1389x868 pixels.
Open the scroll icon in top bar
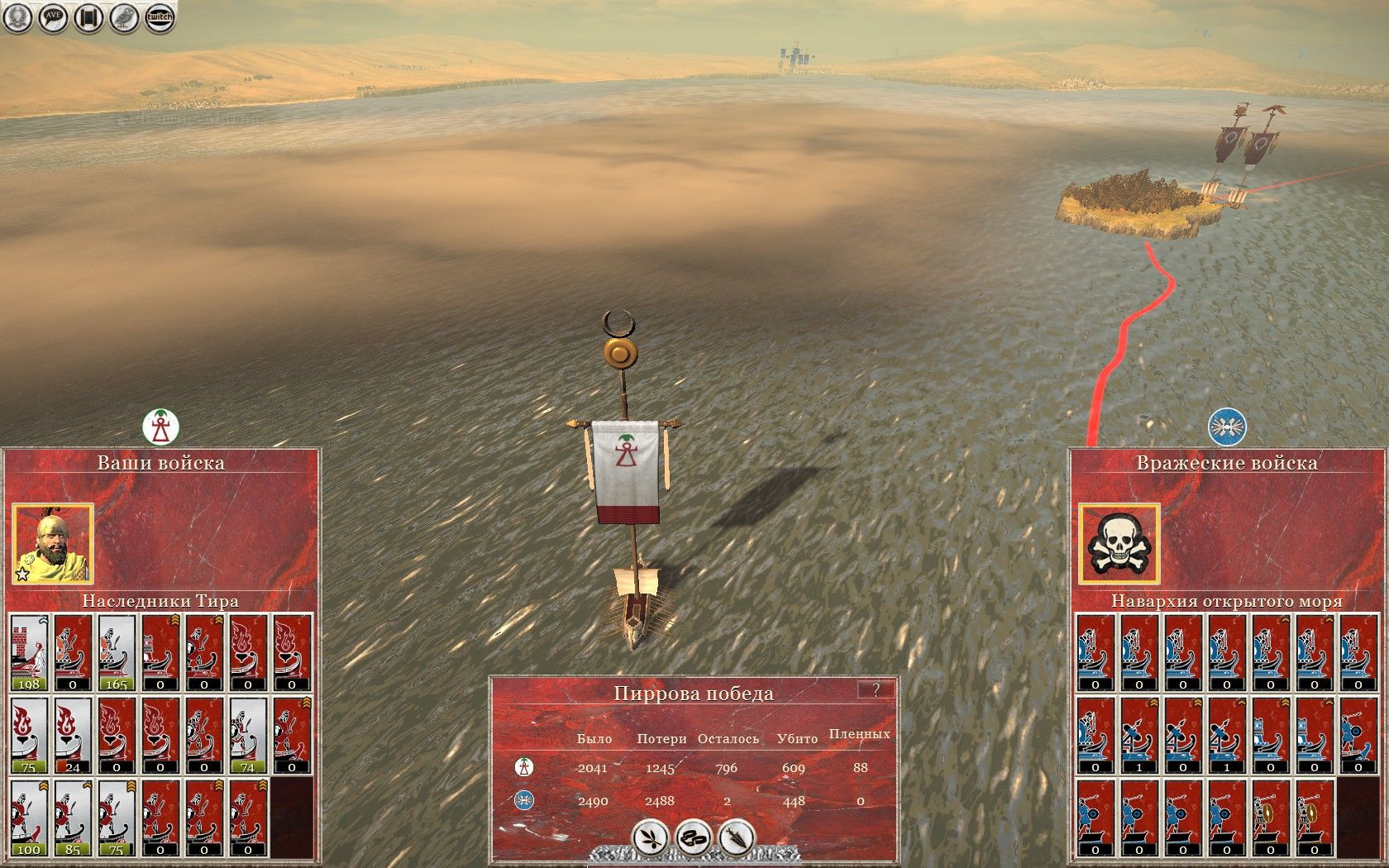pyautogui.click(x=88, y=17)
